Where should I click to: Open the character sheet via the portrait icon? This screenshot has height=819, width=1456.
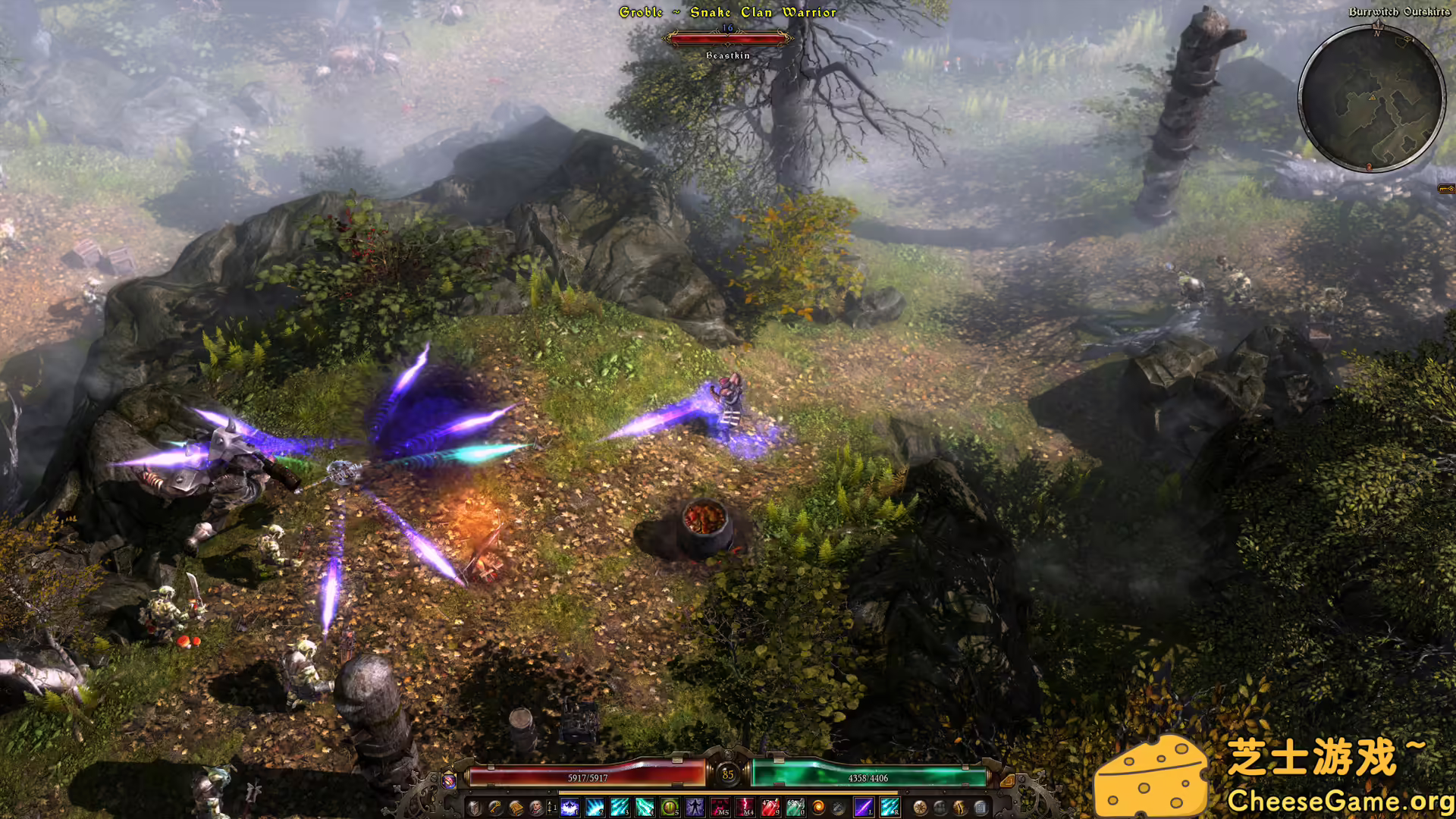535,807
